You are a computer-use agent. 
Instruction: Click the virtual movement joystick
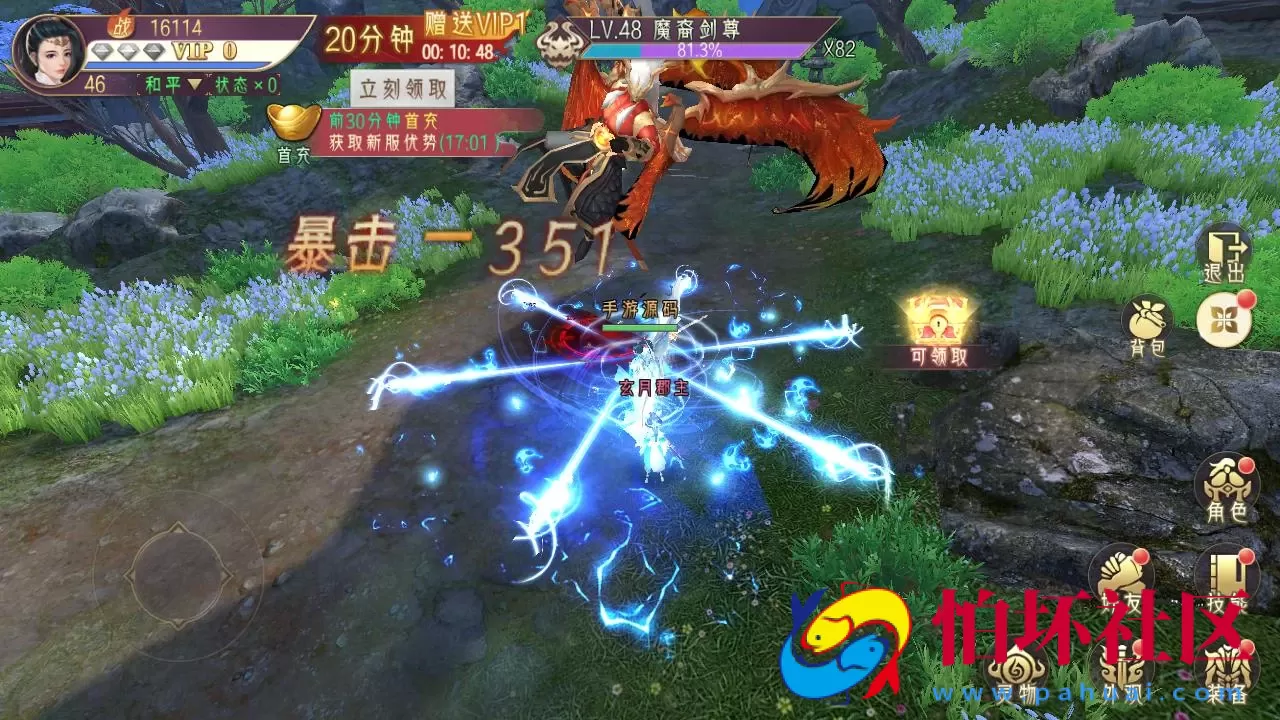[x=180, y=575]
